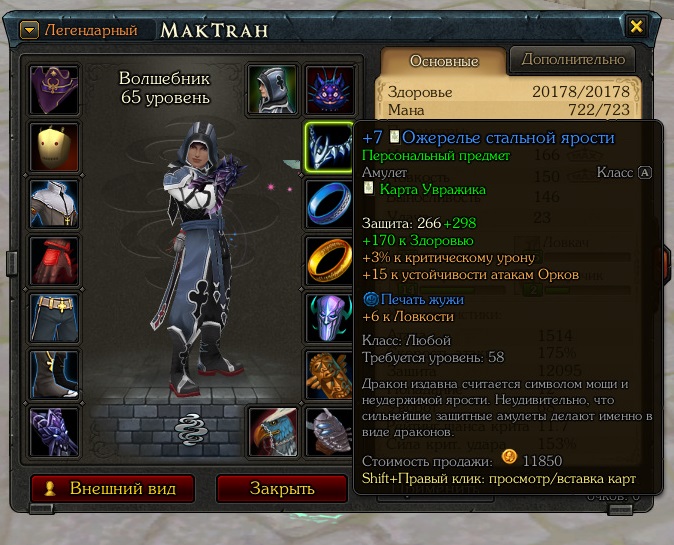Image resolution: width=674 pixels, height=545 pixels.
Task: Select the hooded costume slot
Action: [x=273, y=91]
